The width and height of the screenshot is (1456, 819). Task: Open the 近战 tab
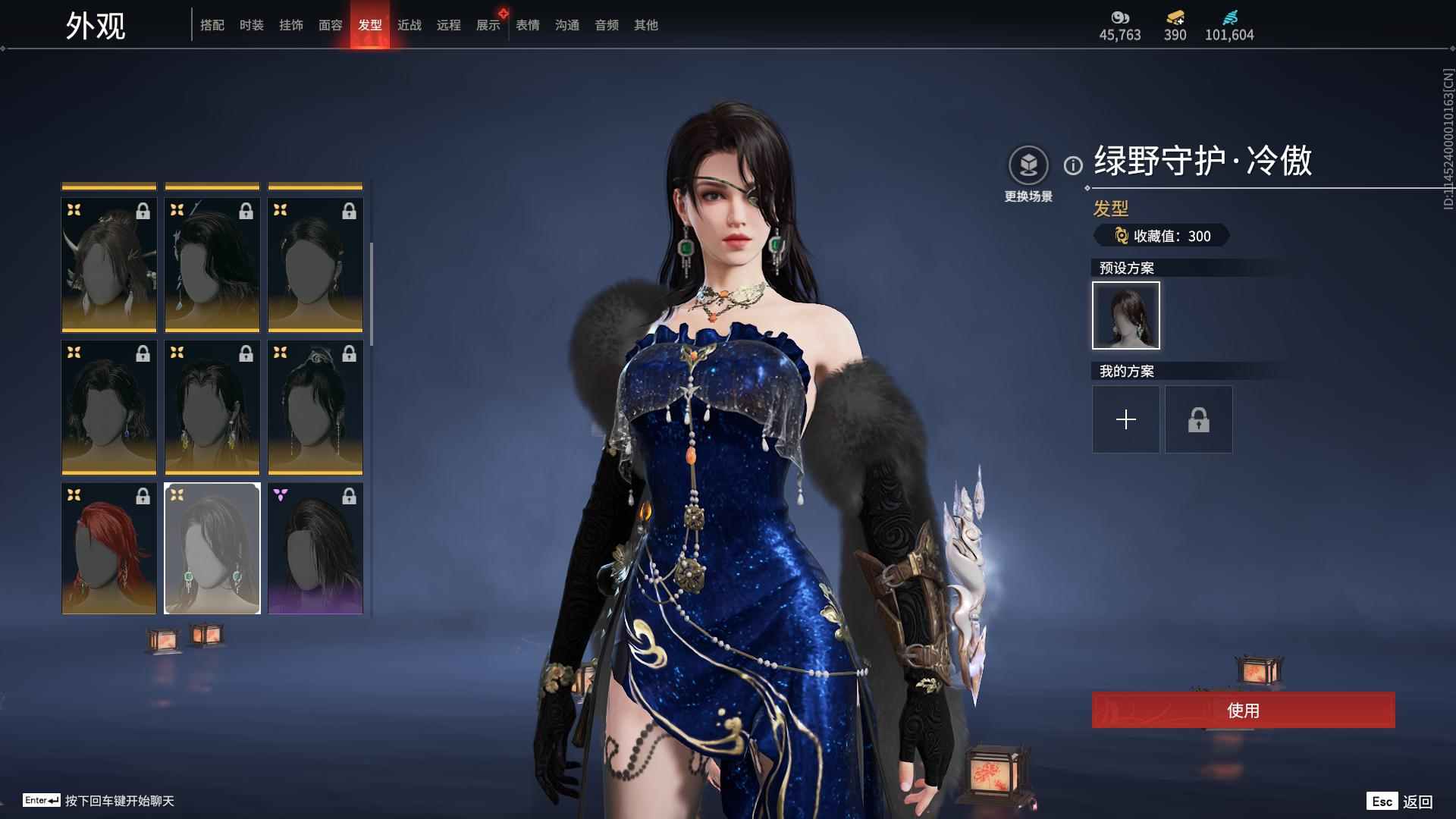coord(409,25)
